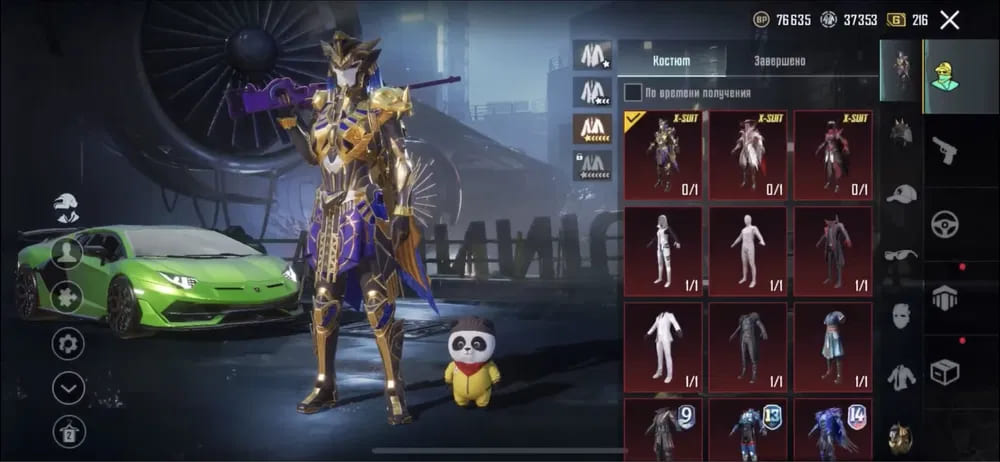1000x462 pixels.
Task: Select the third outfit preset slot
Action: coord(592,128)
